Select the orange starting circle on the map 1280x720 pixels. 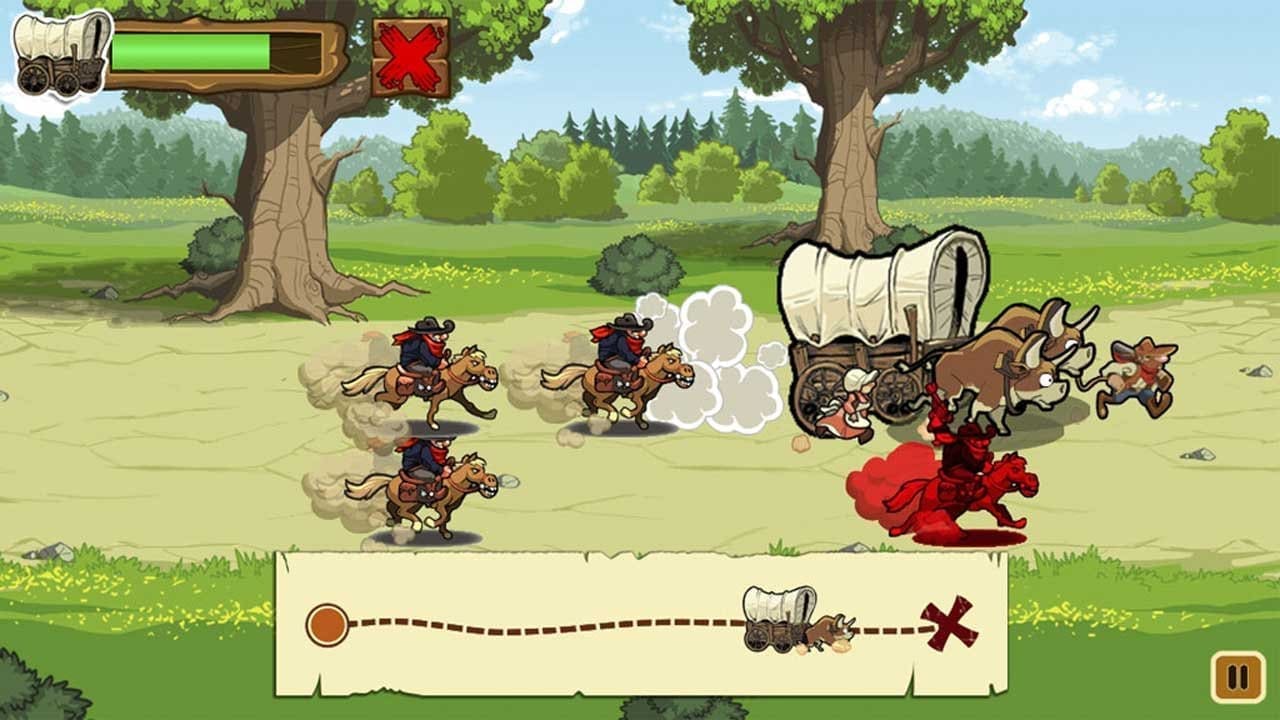coord(327,622)
